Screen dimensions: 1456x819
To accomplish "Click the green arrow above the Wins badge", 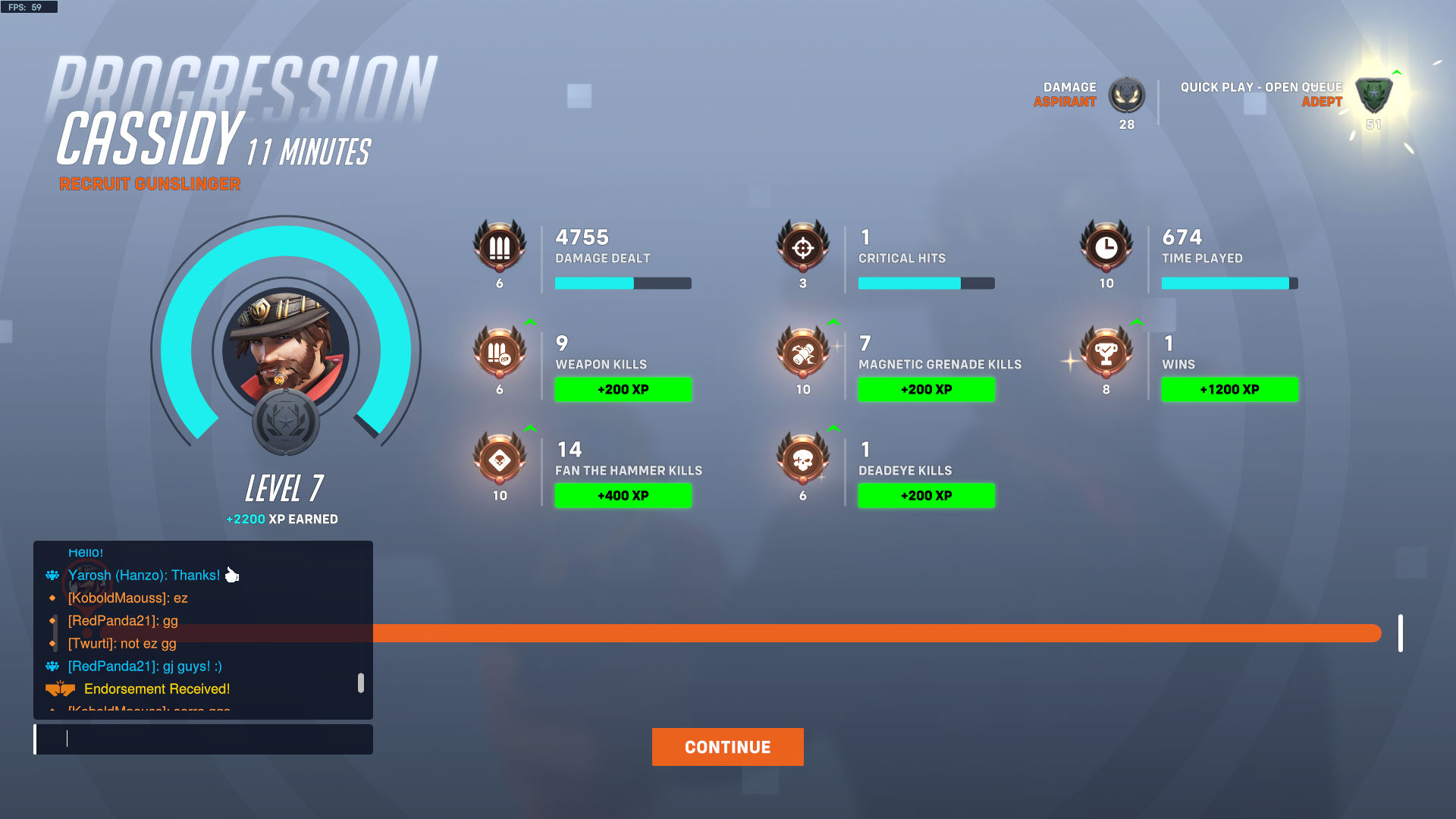I will click(x=1137, y=322).
